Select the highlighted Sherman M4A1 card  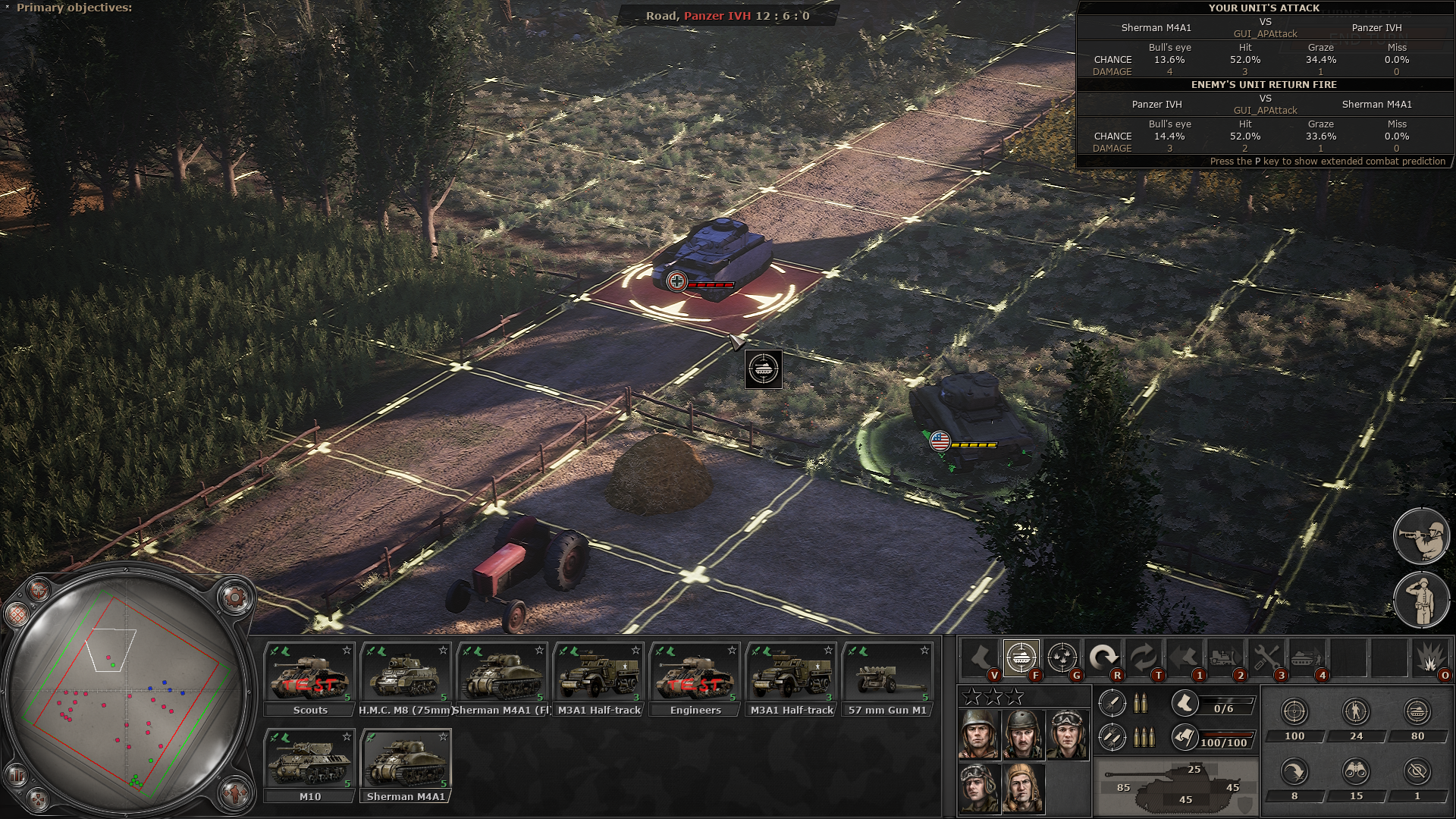406,764
